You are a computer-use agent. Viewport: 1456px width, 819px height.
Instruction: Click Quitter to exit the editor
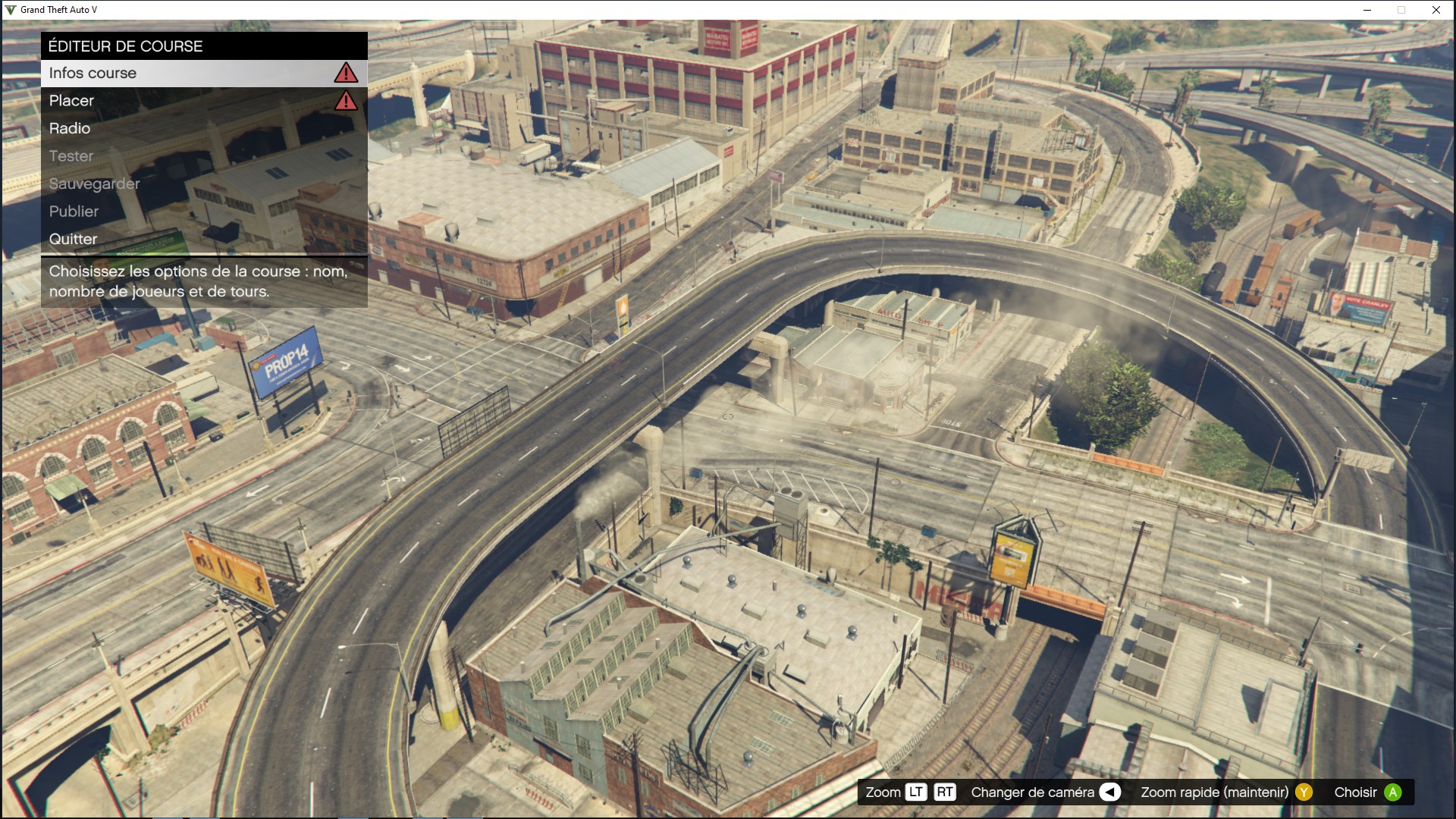click(x=72, y=239)
